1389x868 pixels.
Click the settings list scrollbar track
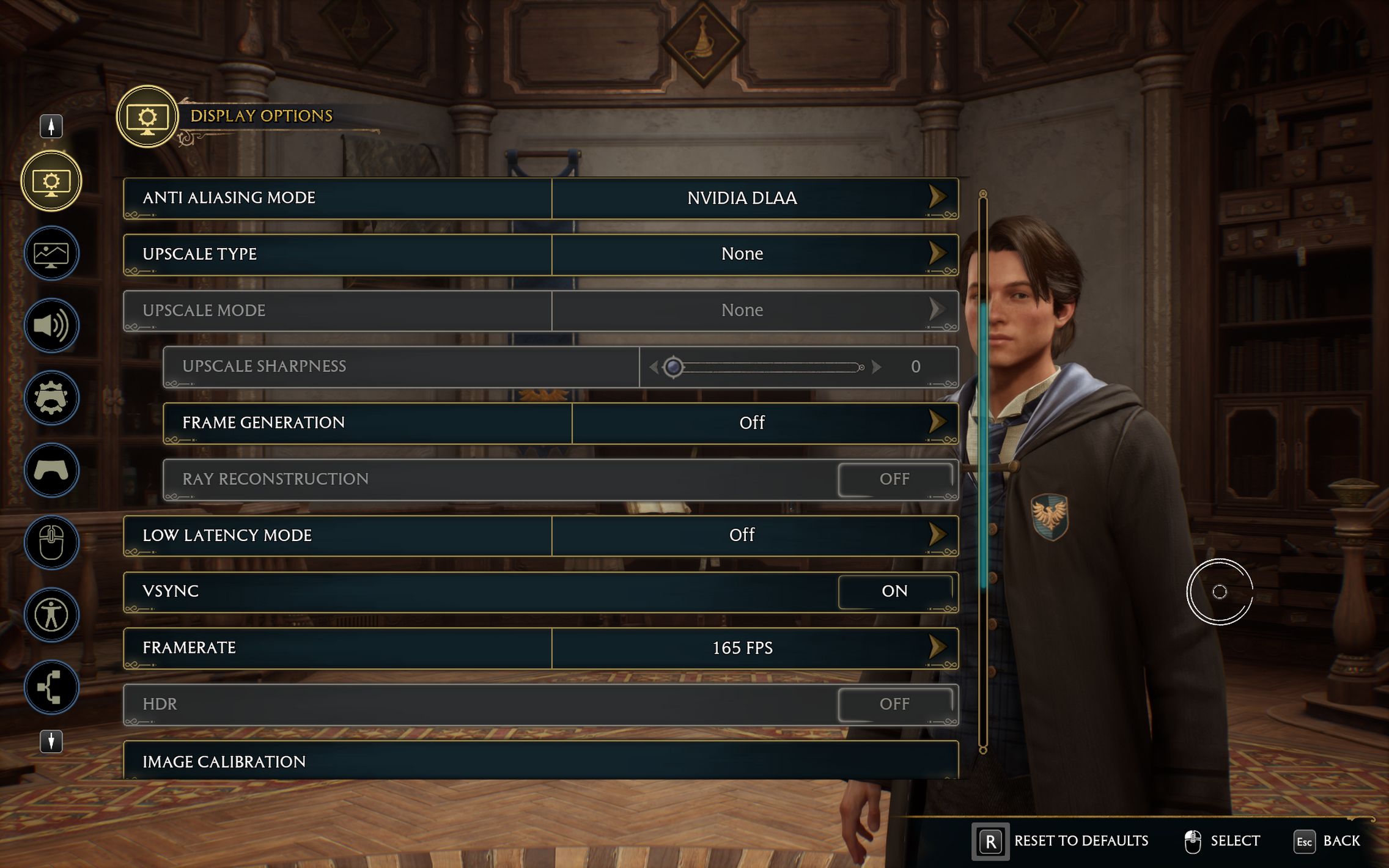[x=983, y=672]
